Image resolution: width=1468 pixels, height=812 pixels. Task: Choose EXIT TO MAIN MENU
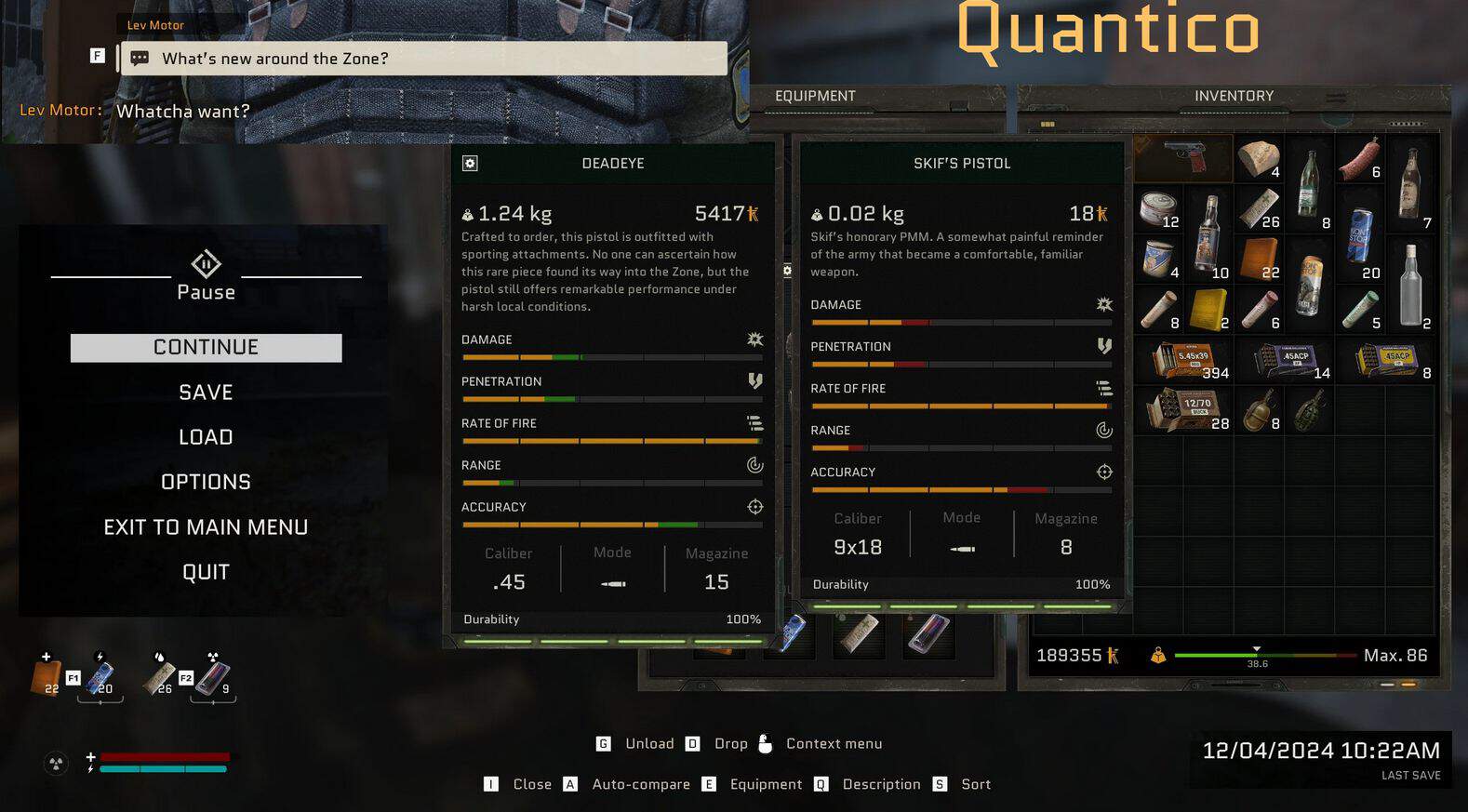tap(206, 527)
